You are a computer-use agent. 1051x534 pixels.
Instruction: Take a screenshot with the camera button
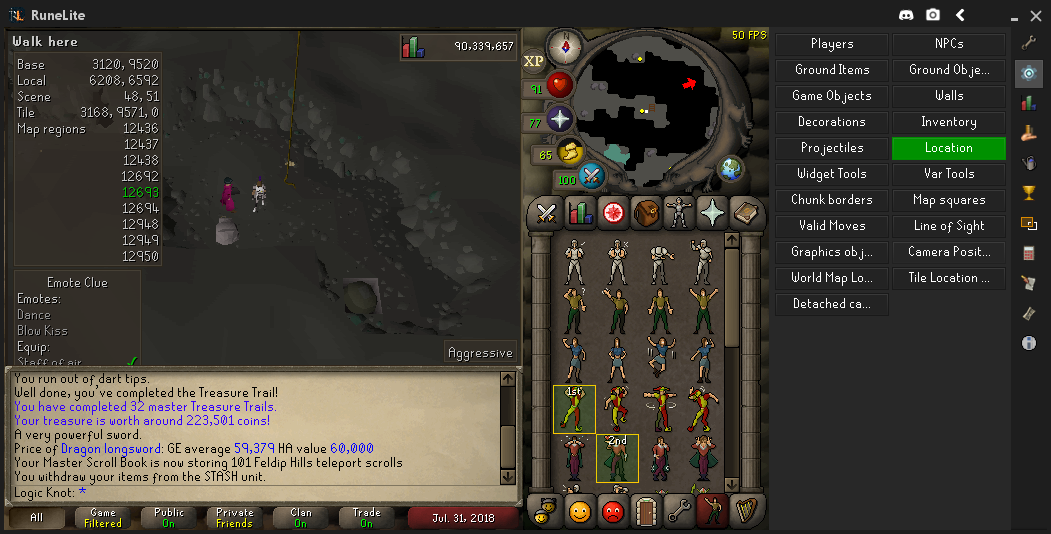pos(933,15)
